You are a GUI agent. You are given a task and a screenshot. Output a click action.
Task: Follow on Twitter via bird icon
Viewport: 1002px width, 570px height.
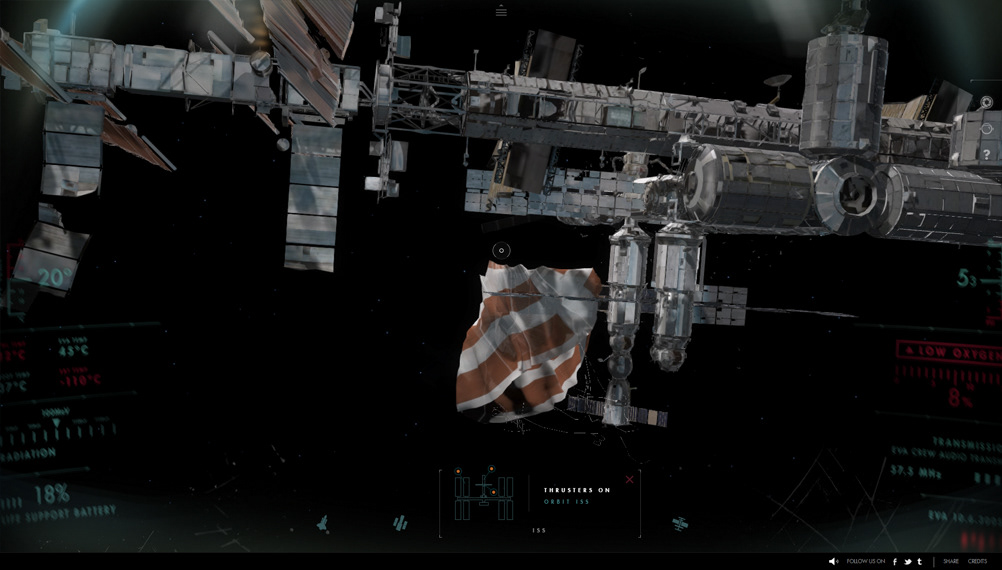907,562
